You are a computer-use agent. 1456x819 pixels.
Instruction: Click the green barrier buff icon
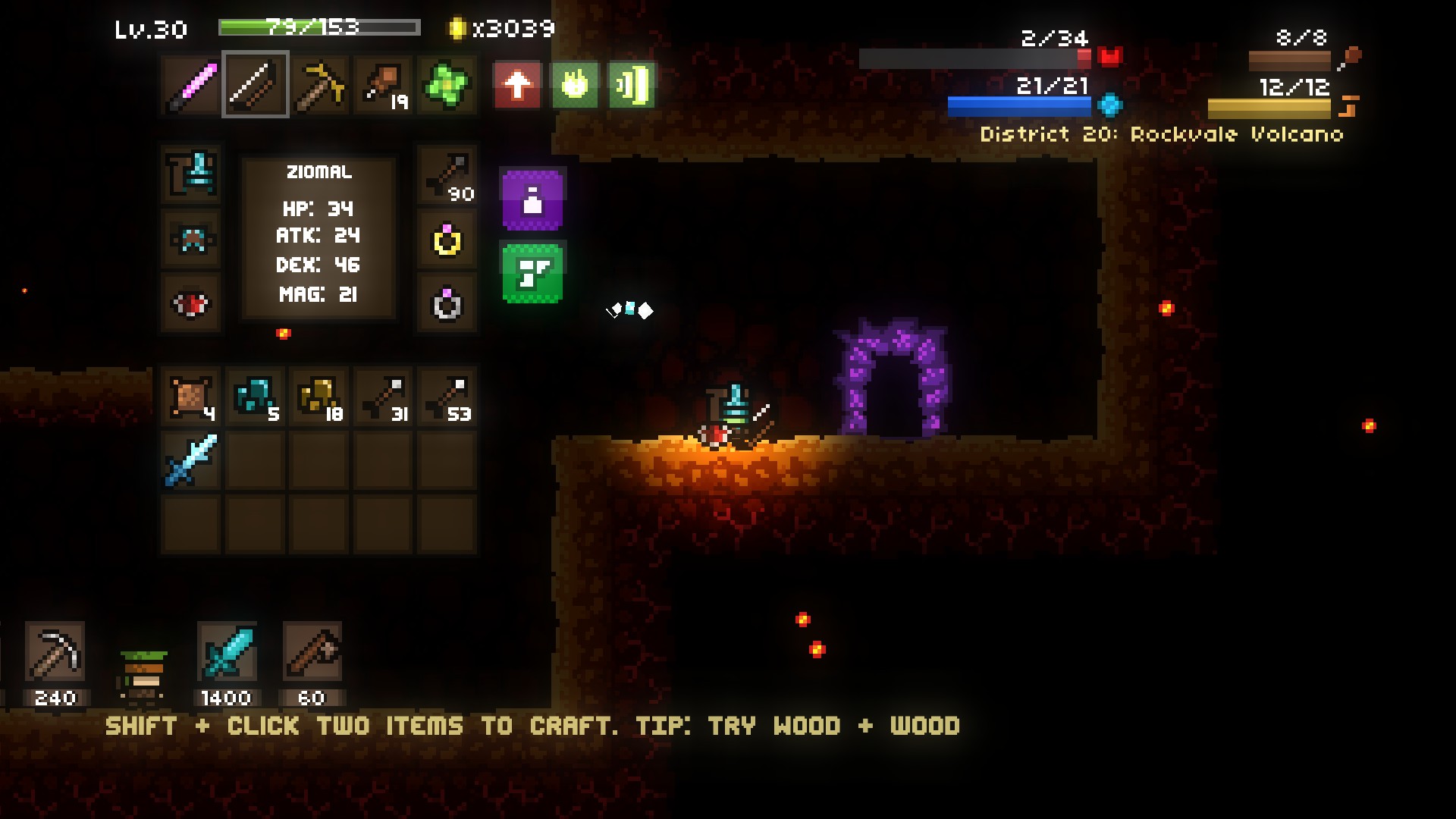(x=632, y=85)
